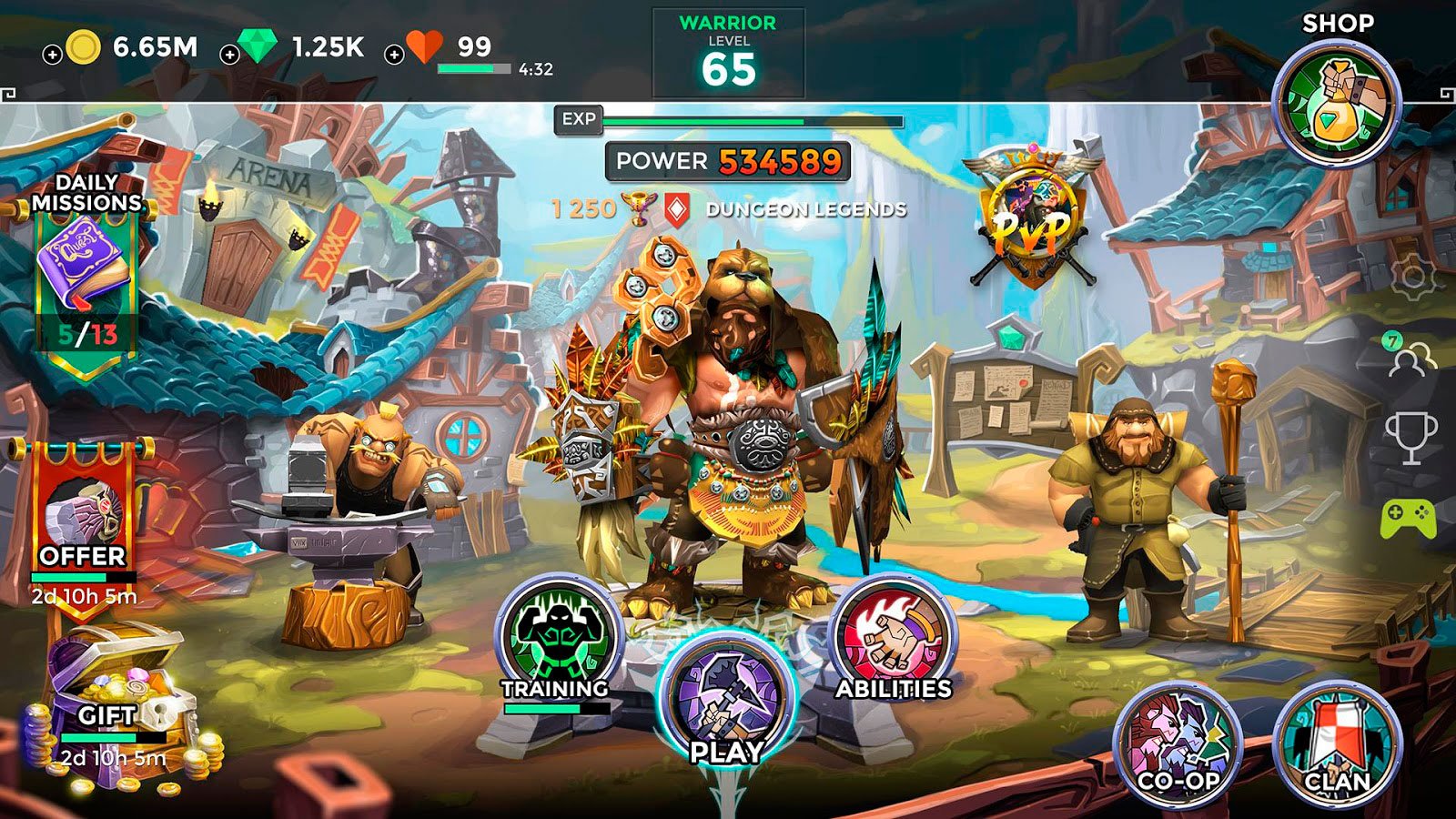Open the friends list icon
This screenshot has height=819, width=1456.
pos(1410,357)
